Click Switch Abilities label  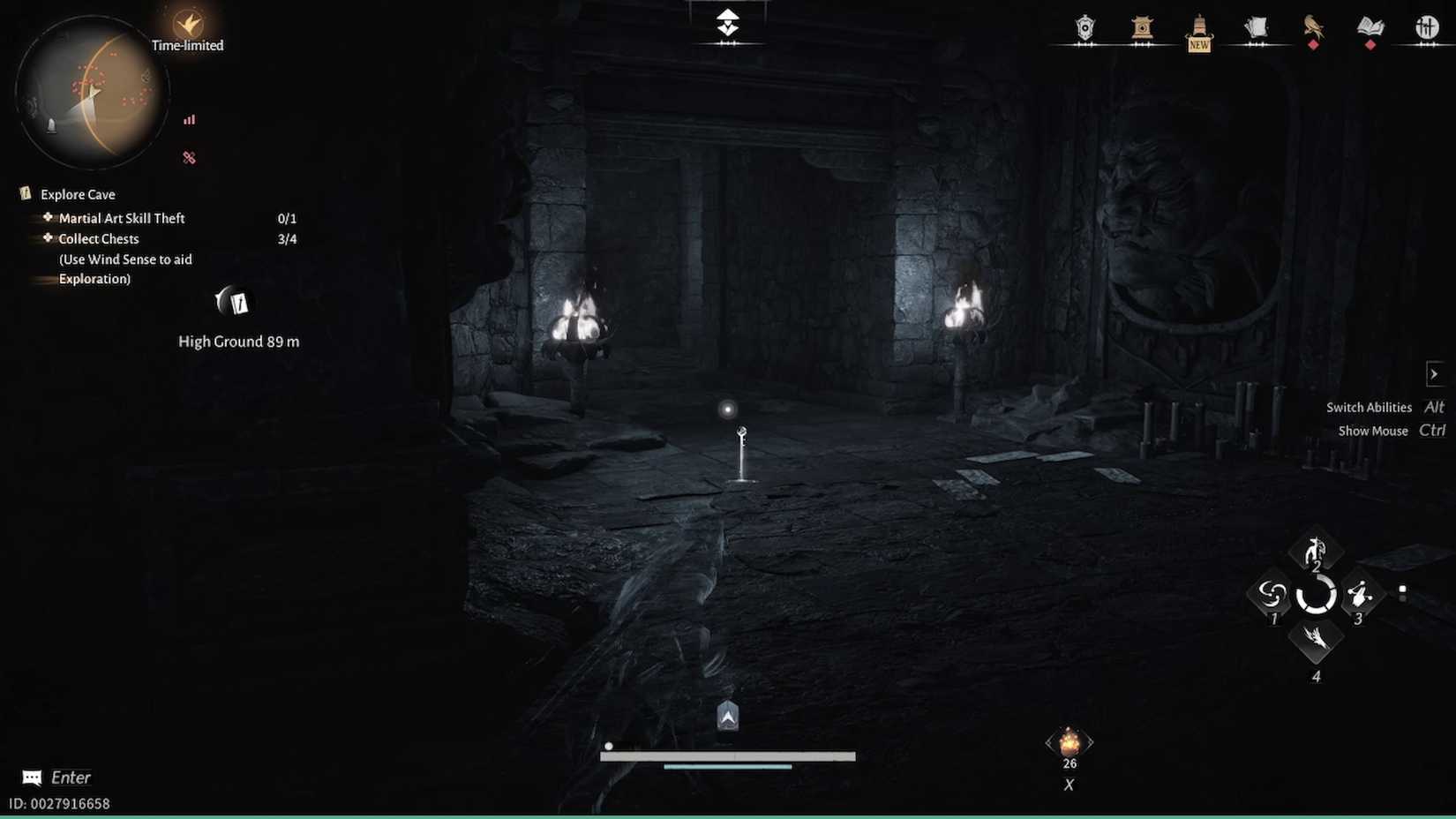point(1369,407)
